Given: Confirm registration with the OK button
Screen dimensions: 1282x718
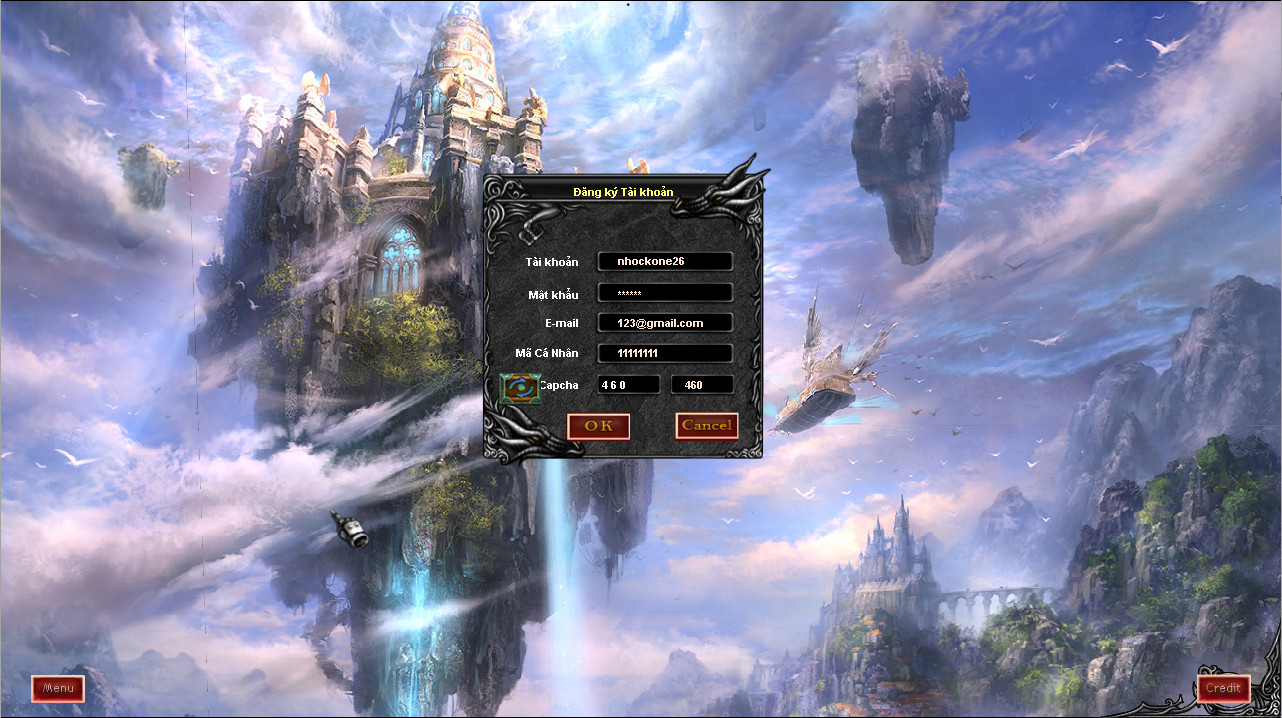Looking at the screenshot, I should point(598,426).
